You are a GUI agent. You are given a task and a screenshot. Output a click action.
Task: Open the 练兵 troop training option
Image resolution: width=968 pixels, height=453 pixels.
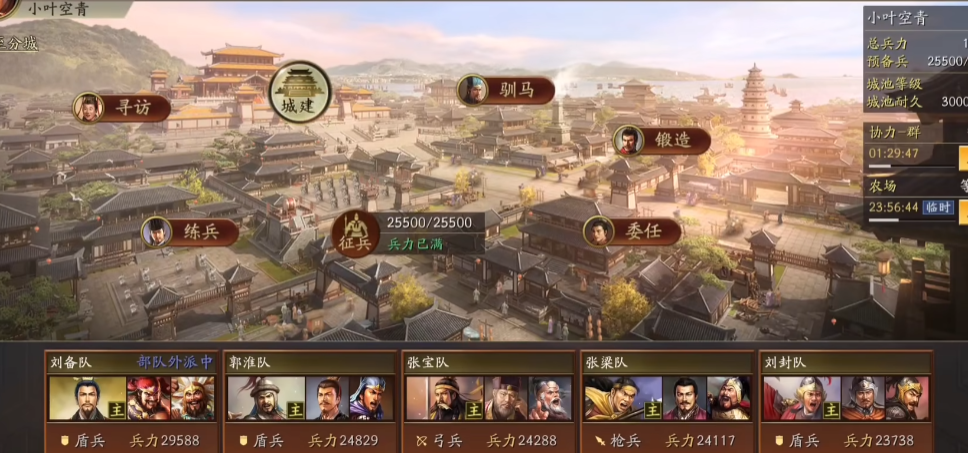click(190, 233)
